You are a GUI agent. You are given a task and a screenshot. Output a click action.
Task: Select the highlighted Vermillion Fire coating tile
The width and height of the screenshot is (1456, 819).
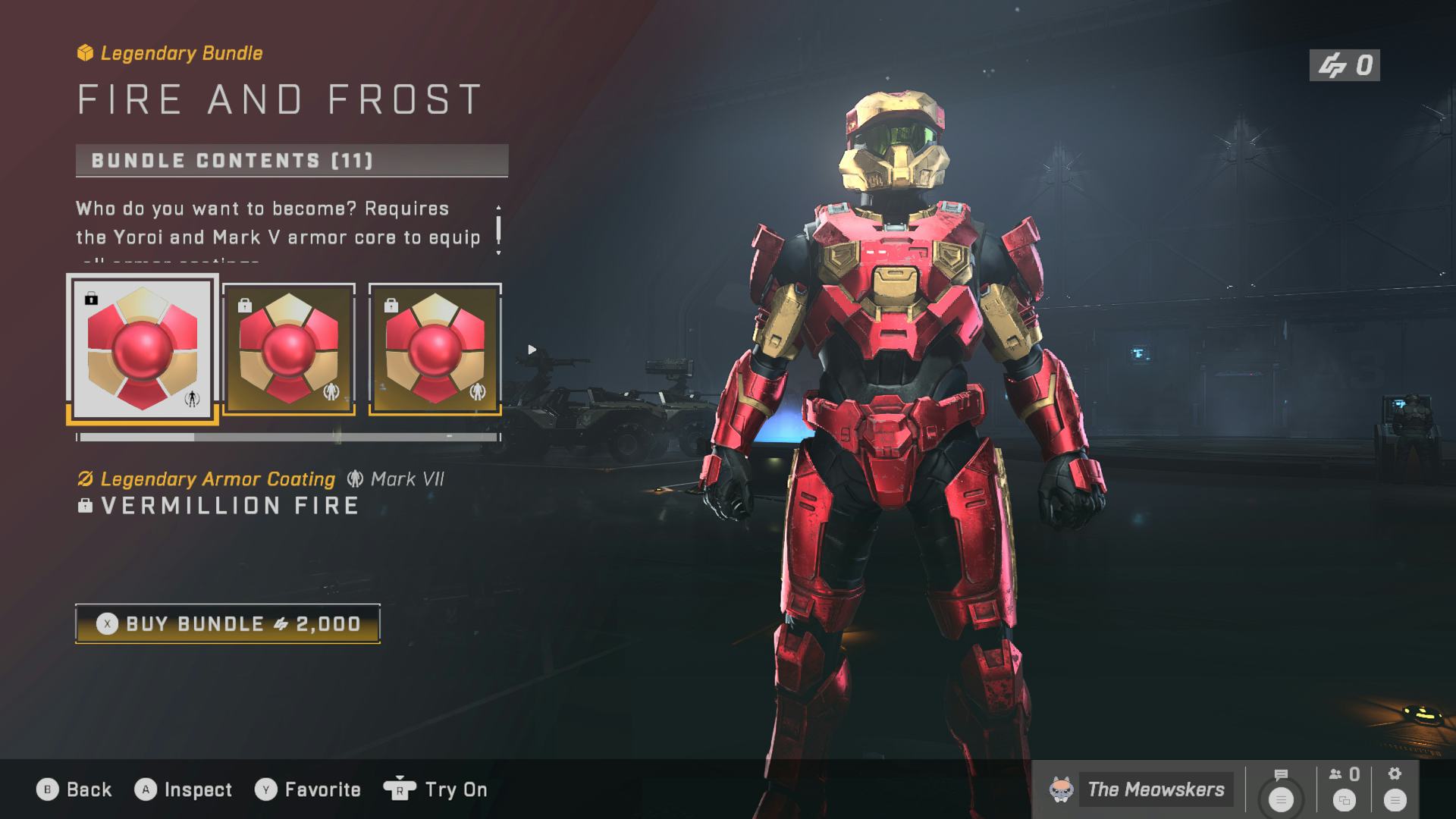143,349
